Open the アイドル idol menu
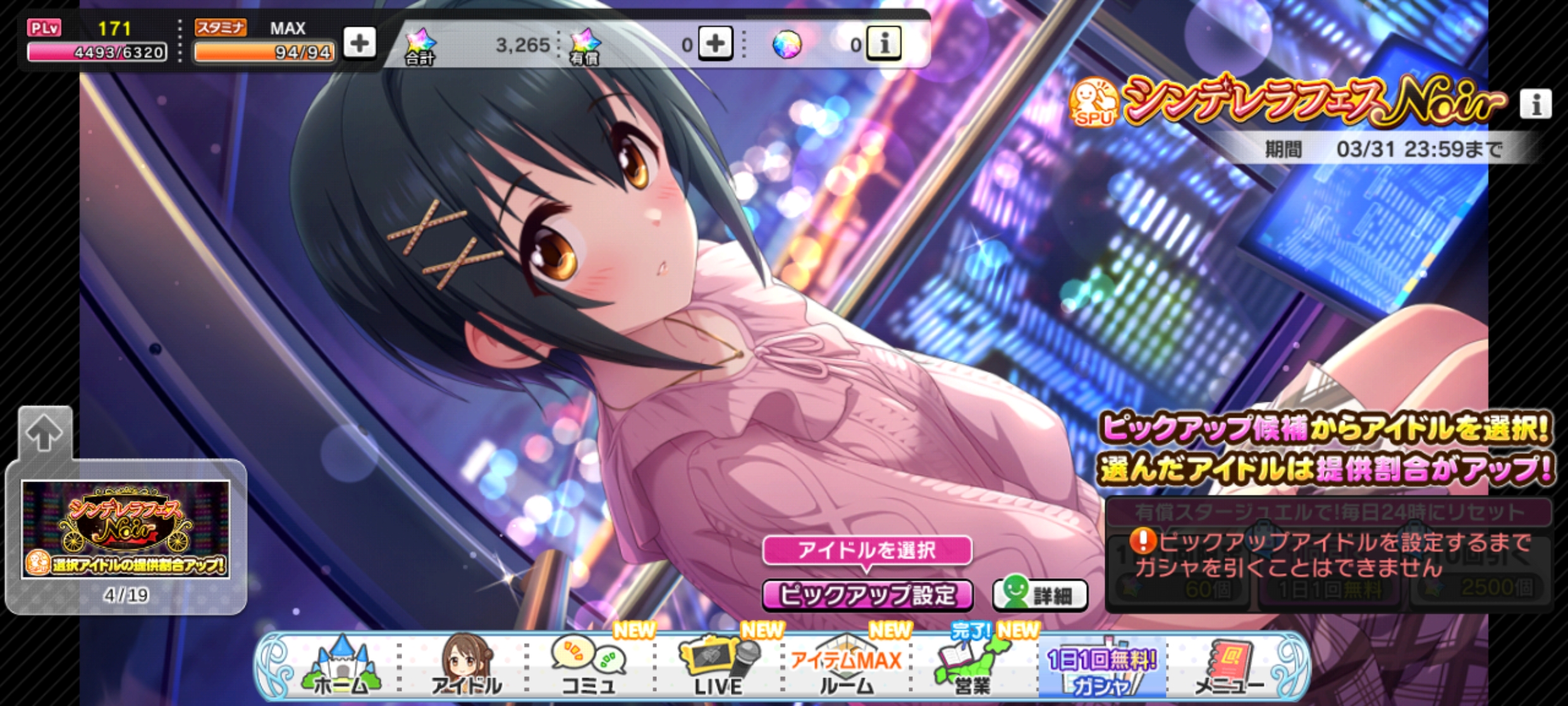Viewport: 1568px width, 706px height. point(467,667)
